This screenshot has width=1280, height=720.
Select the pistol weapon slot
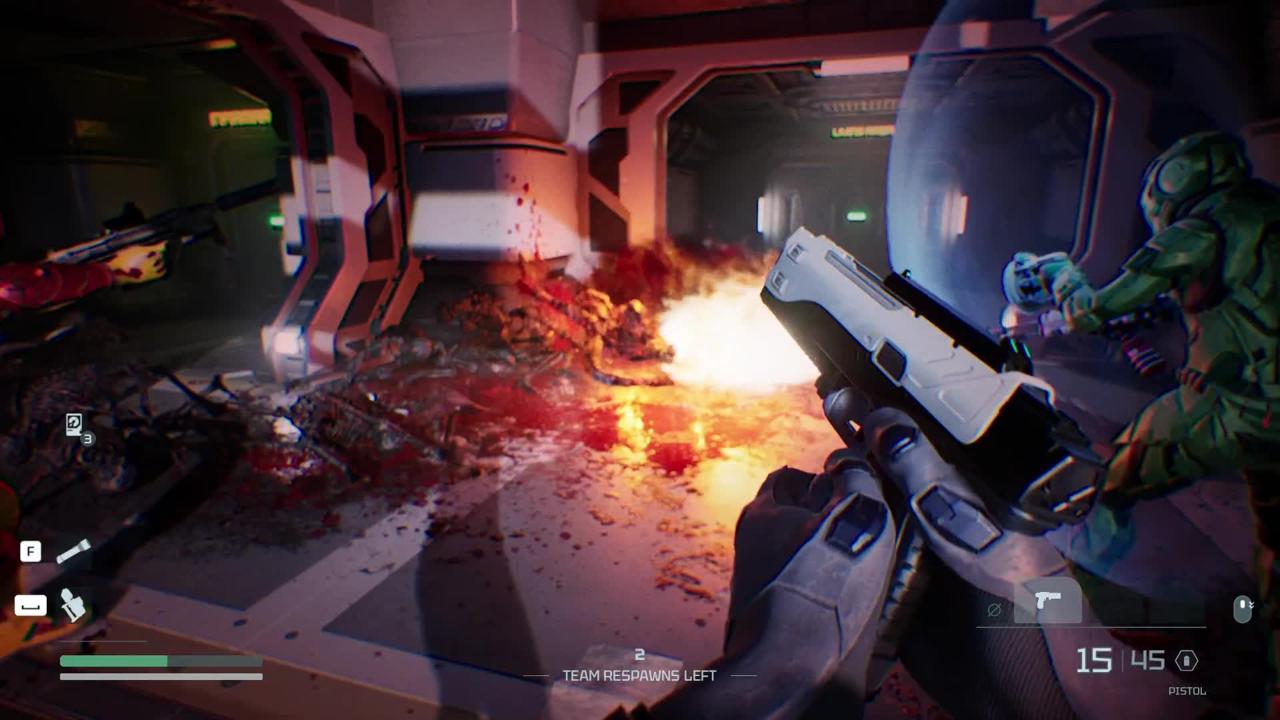pos(1047,601)
